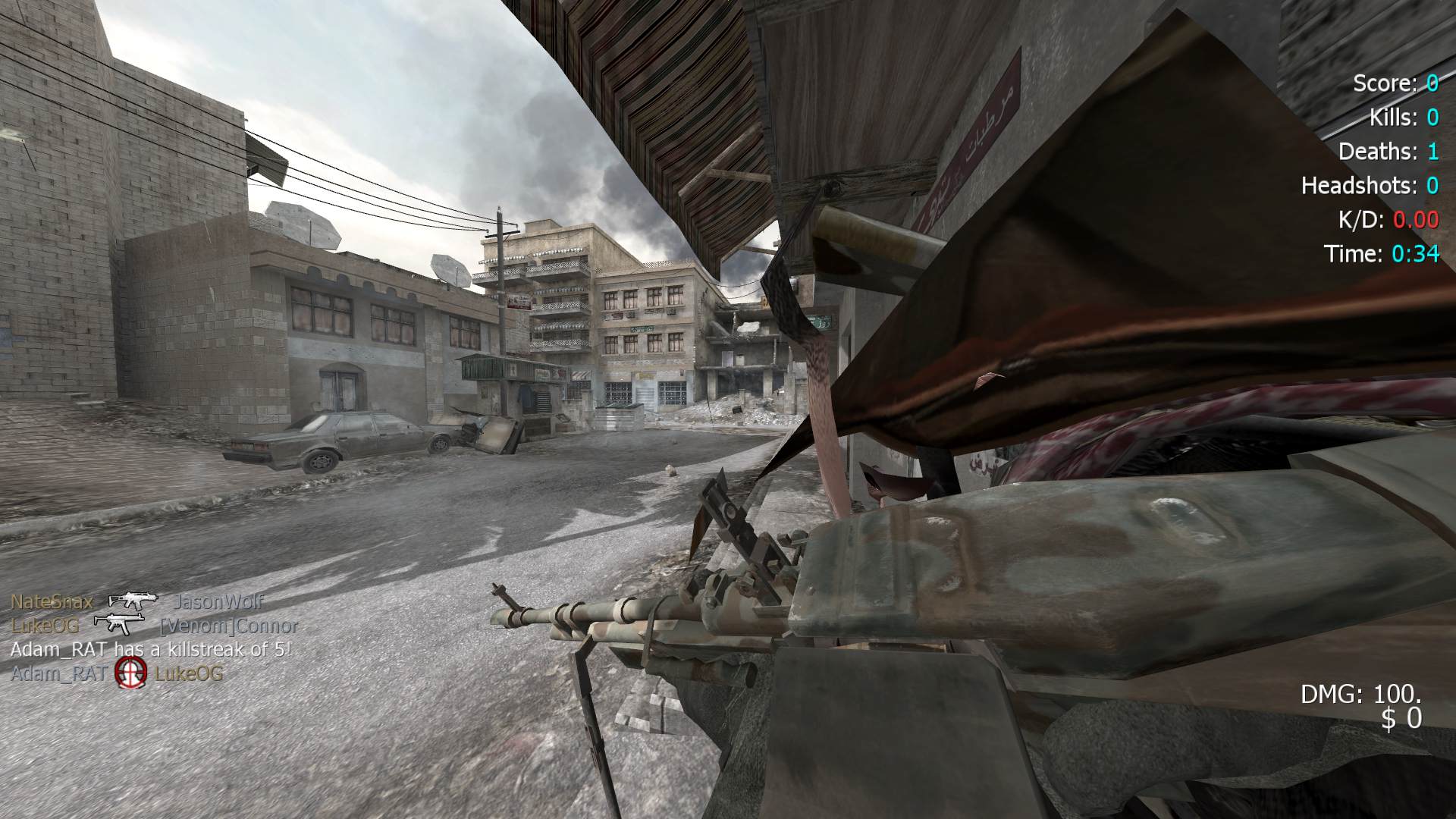Viewport: 1456px width, 819px height.
Task: Click the Adam_RAT killstreak message
Action: (x=151, y=649)
